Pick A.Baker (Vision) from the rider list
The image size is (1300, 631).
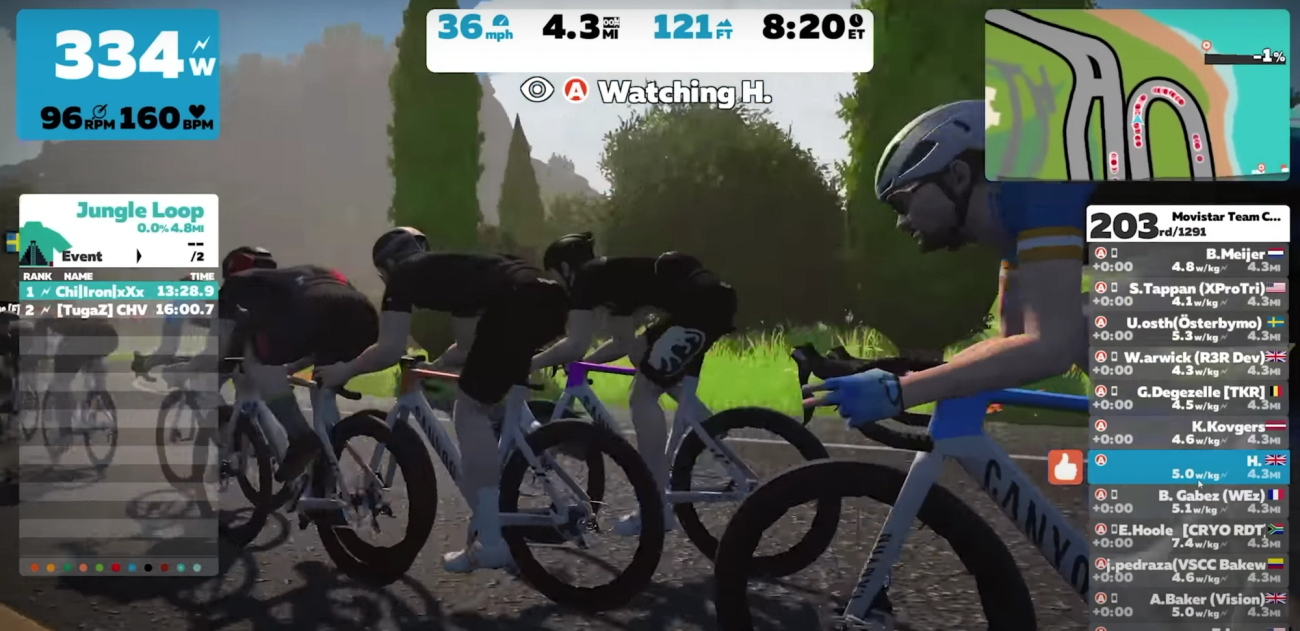[1187, 605]
